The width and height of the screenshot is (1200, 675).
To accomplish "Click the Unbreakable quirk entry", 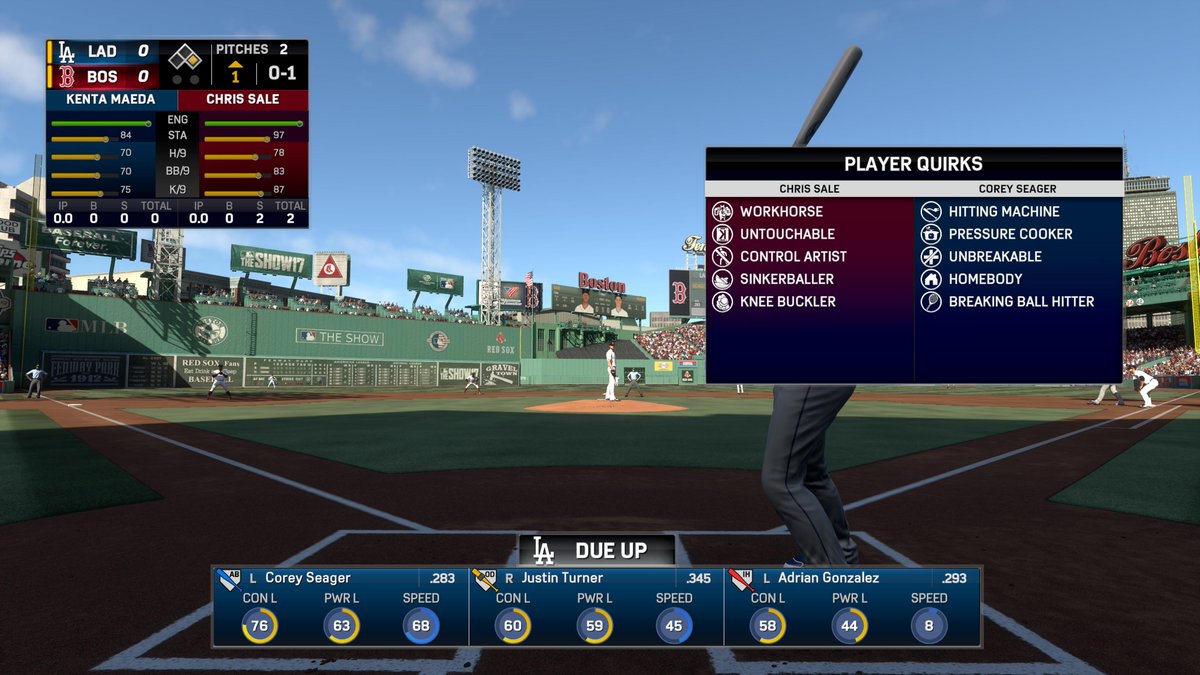I will pyautogui.click(x=995, y=256).
